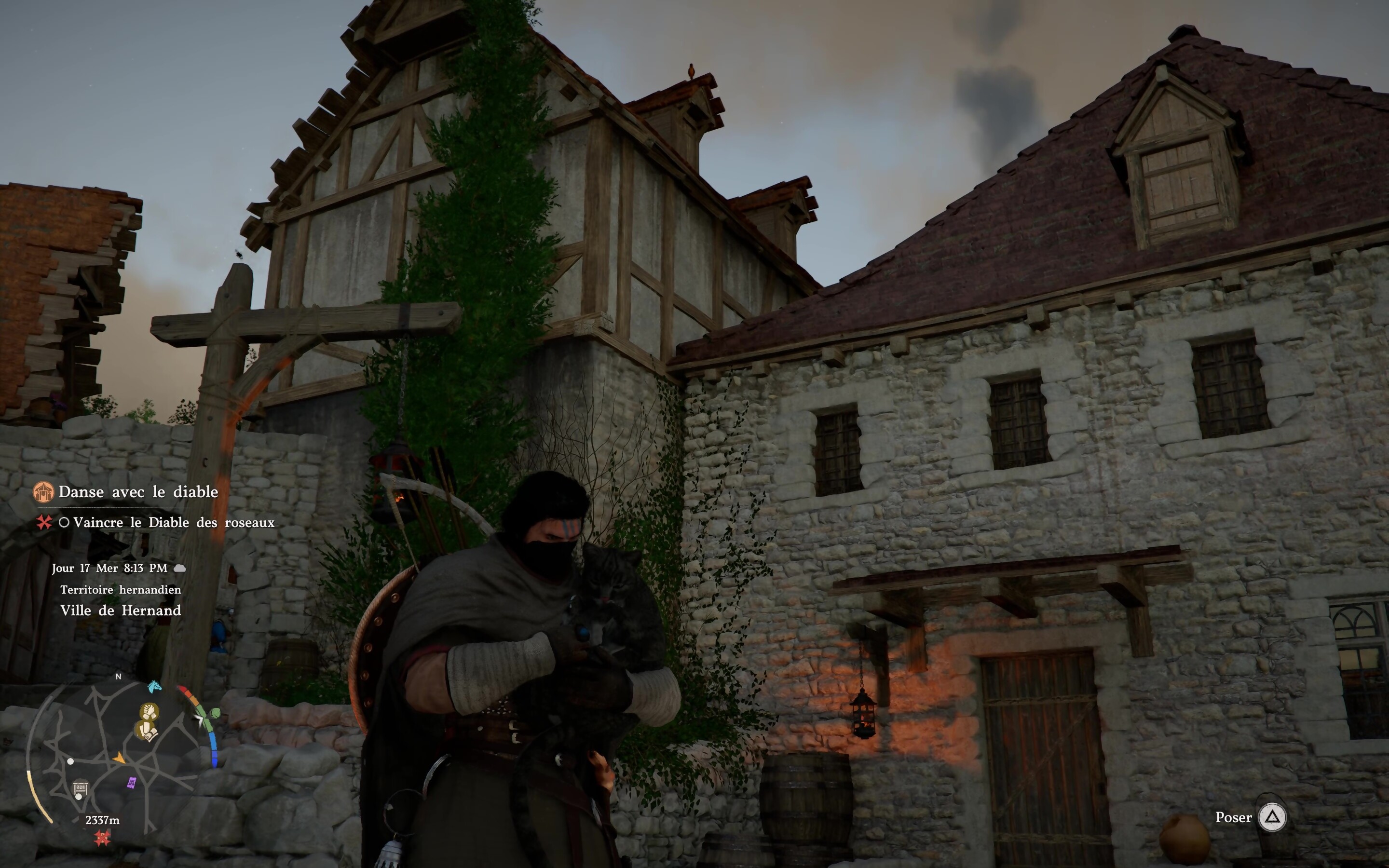The width and height of the screenshot is (1389, 868).
Task: Select the arm-wrestling marker on the minimap
Action: click(150, 712)
